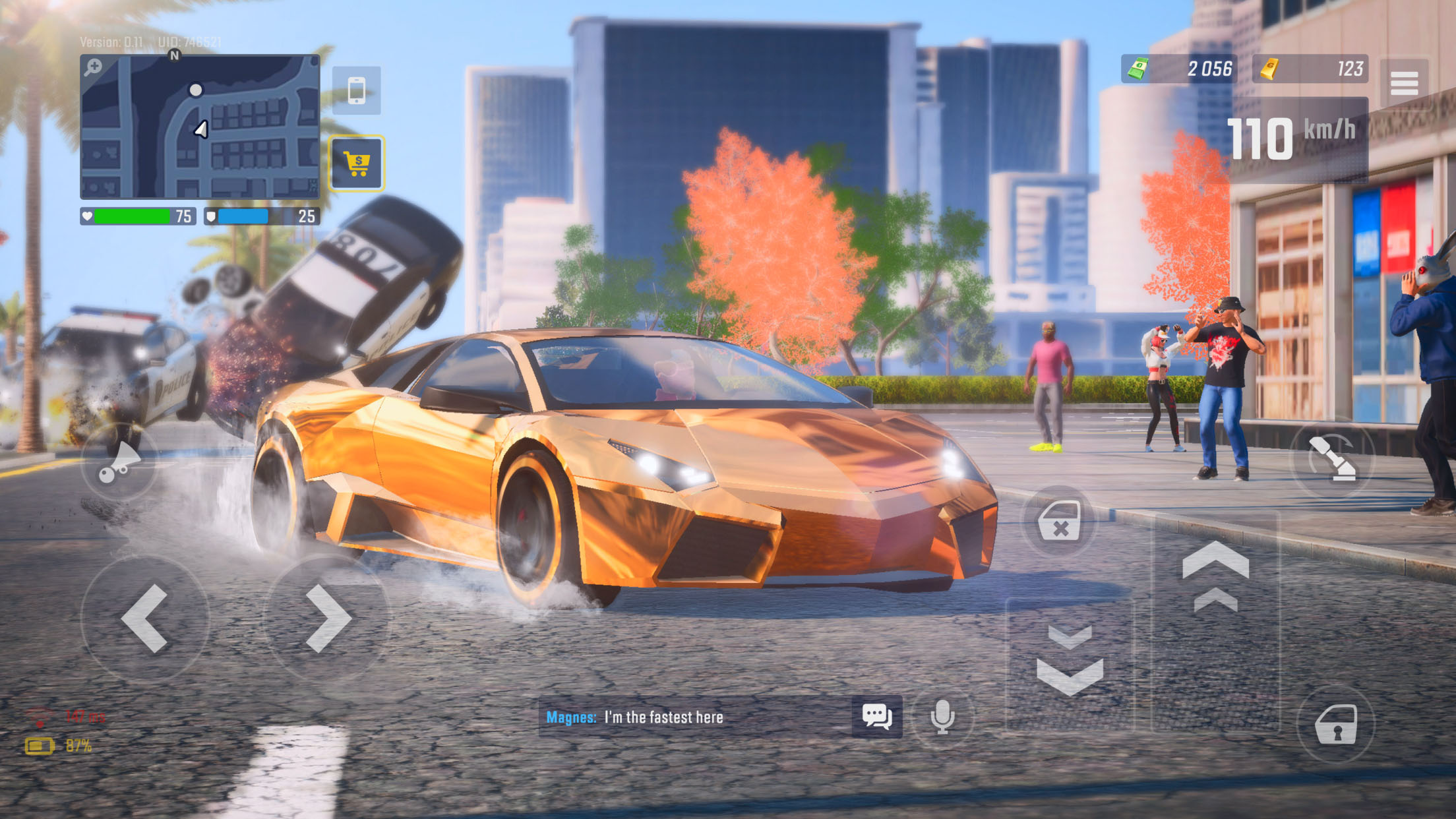Open the smartphone icon

click(x=356, y=90)
